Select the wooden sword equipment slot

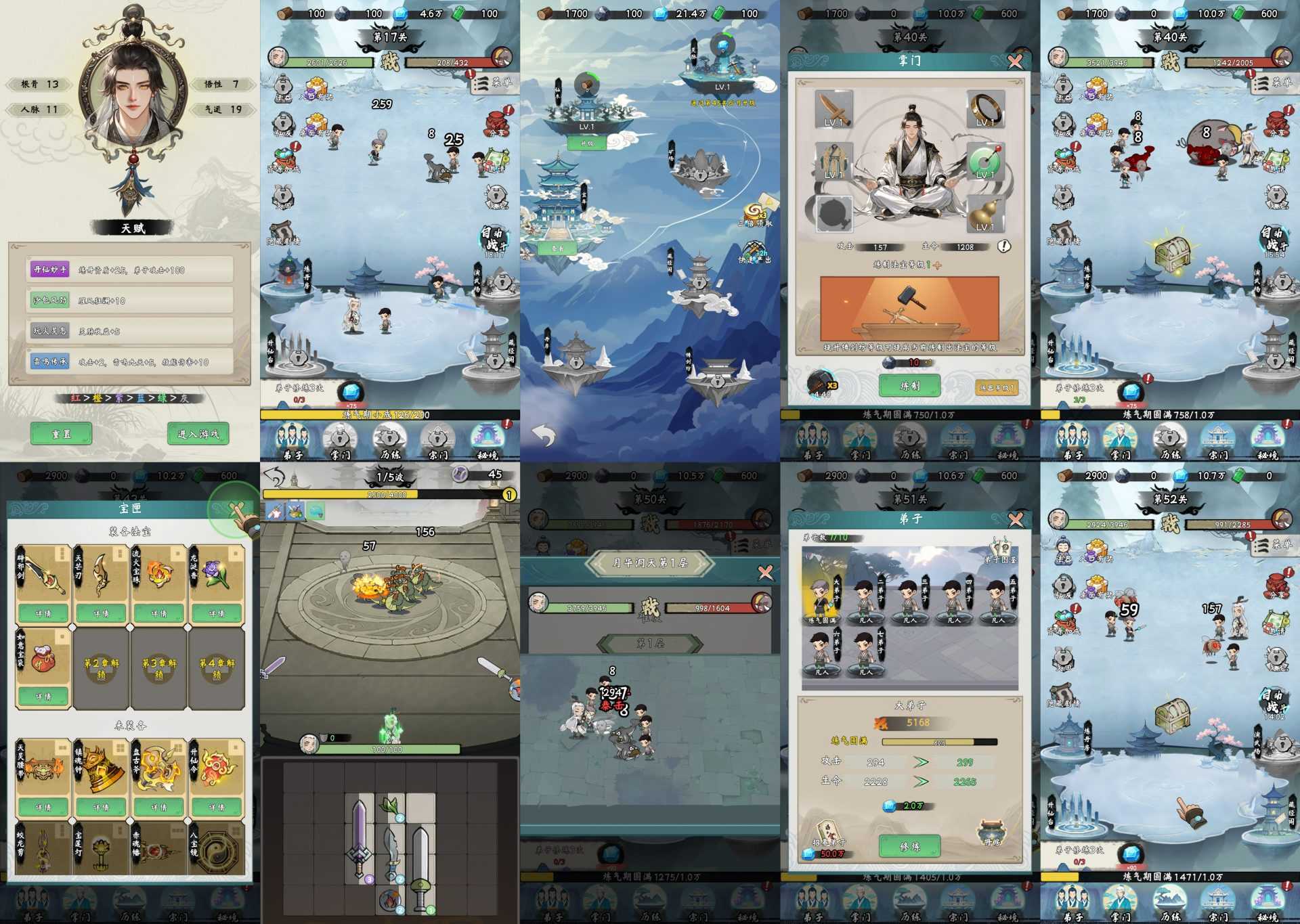pyautogui.click(x=833, y=110)
